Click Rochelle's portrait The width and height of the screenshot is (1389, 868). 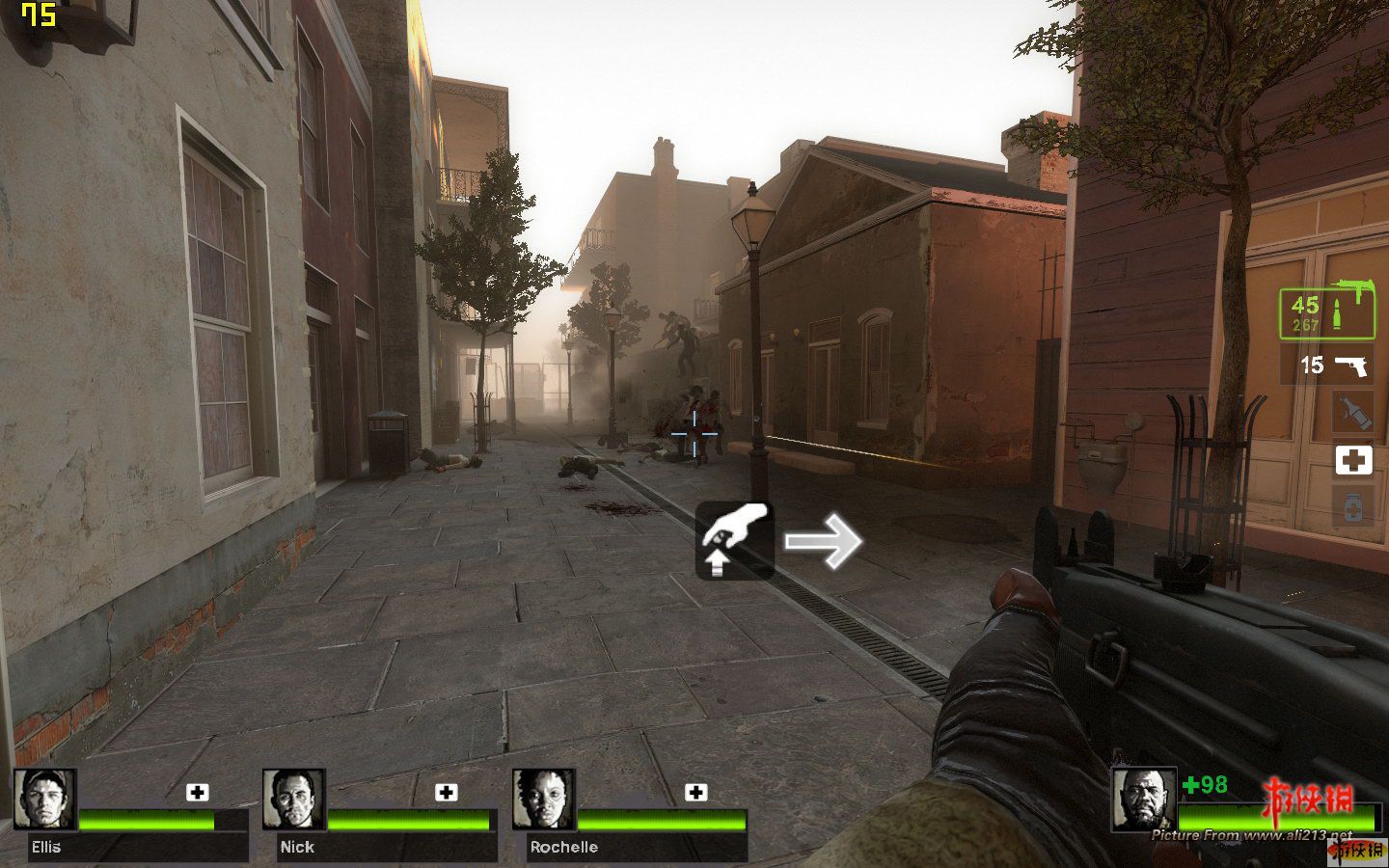(x=544, y=800)
